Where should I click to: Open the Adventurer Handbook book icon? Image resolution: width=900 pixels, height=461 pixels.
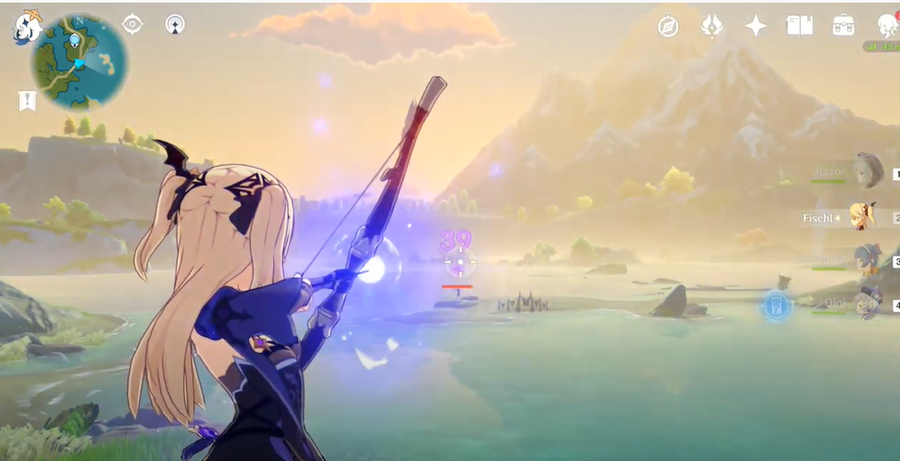click(x=799, y=26)
